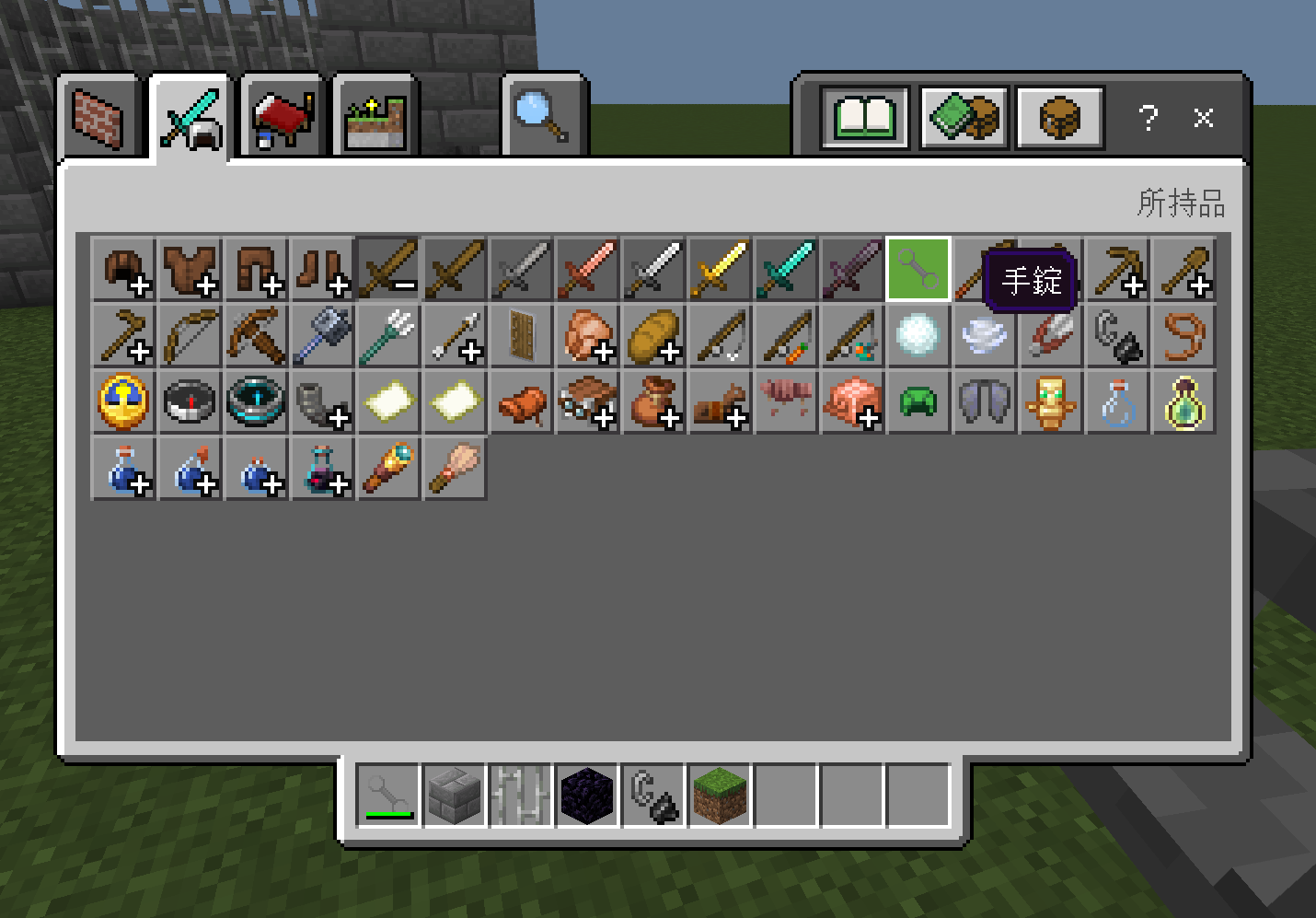Choose the handcuffs item slot
The image size is (1316, 918).
pos(918,269)
